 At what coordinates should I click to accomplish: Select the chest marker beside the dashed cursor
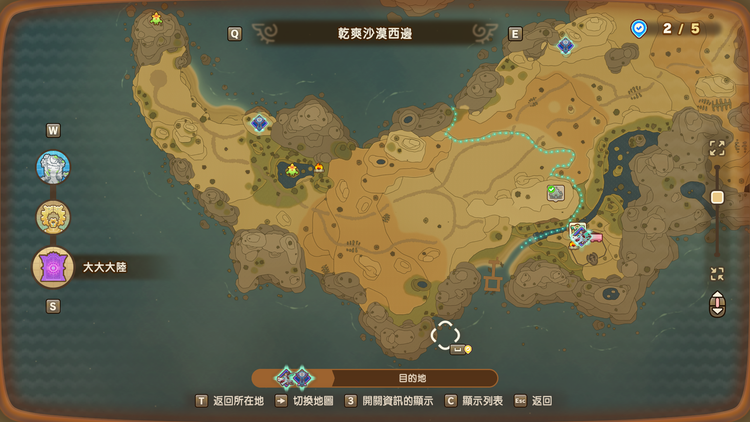458,349
